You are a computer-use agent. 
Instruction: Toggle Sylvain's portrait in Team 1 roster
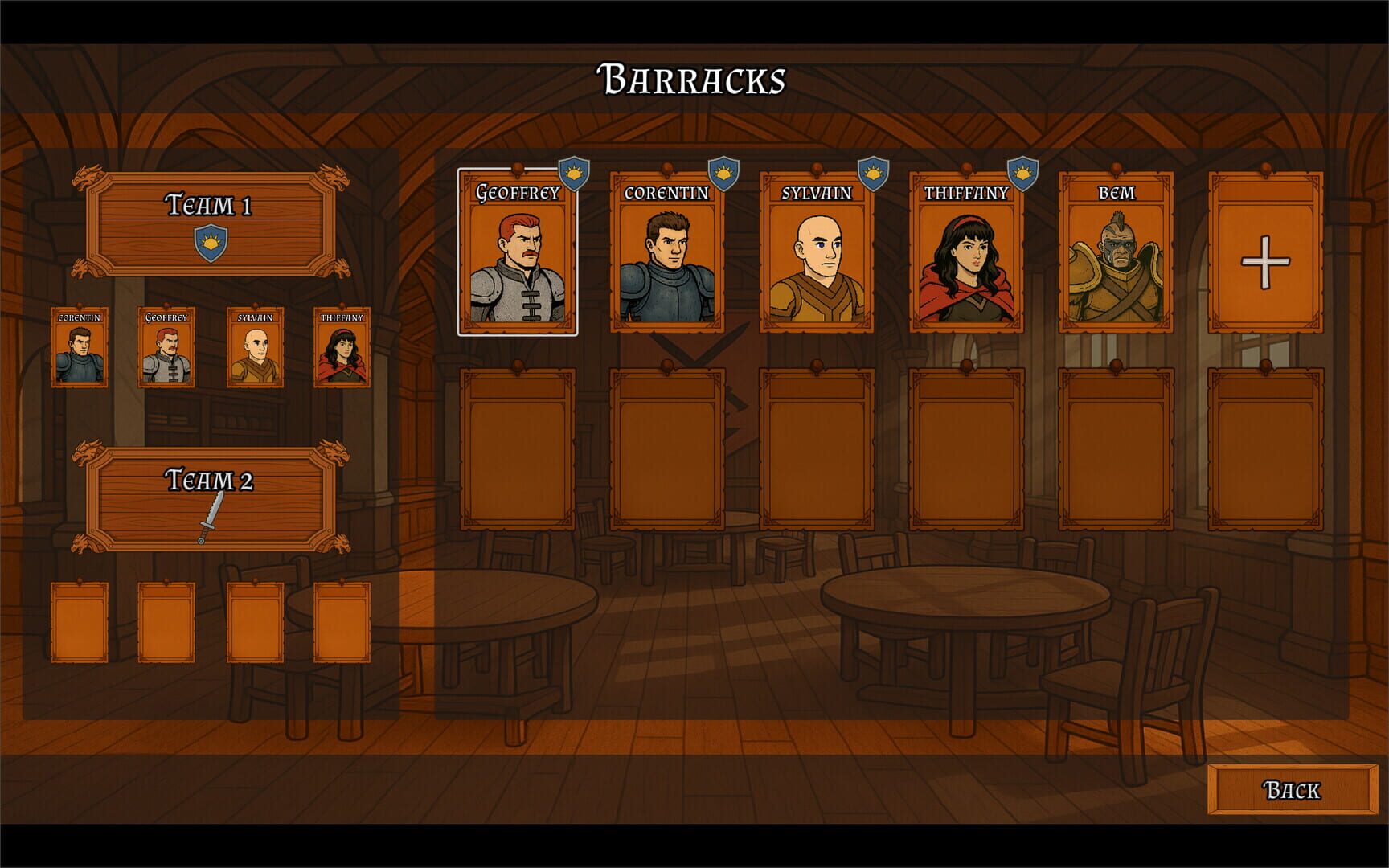[254, 346]
